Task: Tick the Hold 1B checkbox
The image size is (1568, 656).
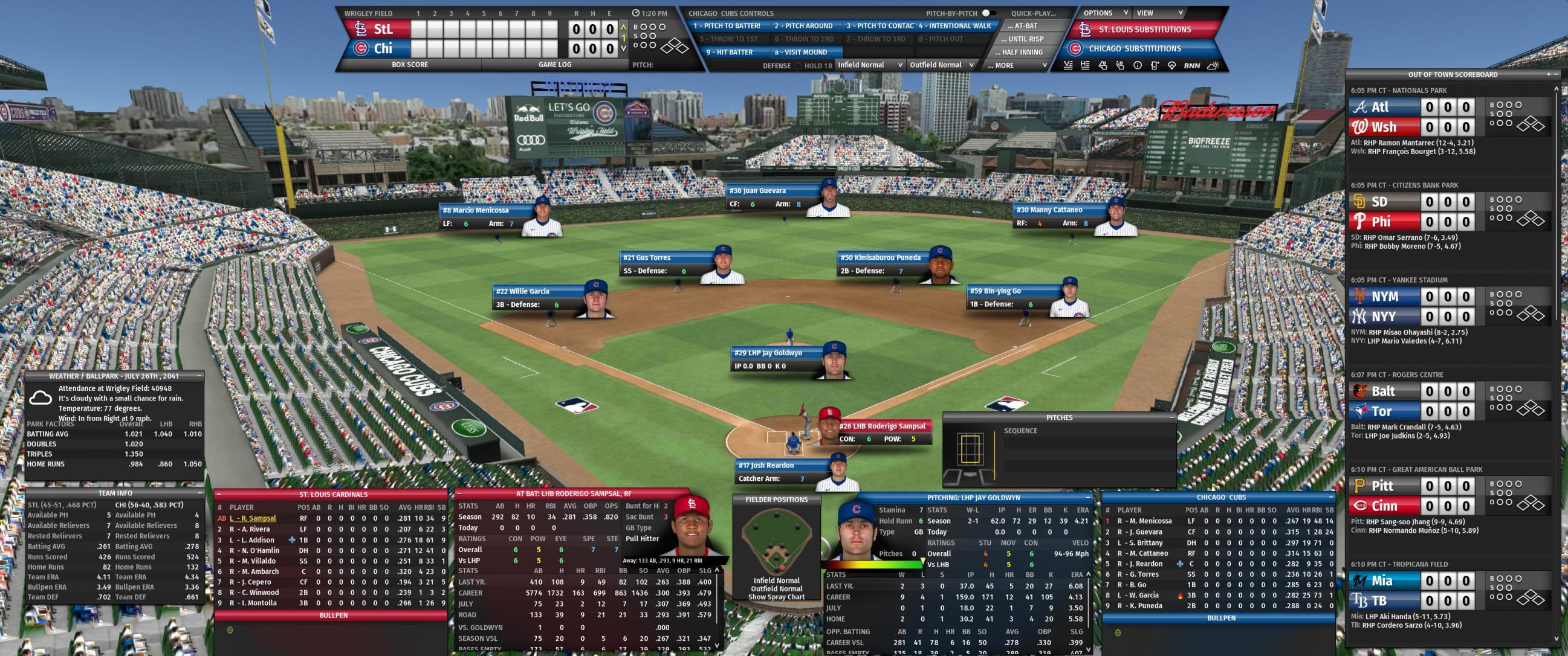Action: click(799, 66)
